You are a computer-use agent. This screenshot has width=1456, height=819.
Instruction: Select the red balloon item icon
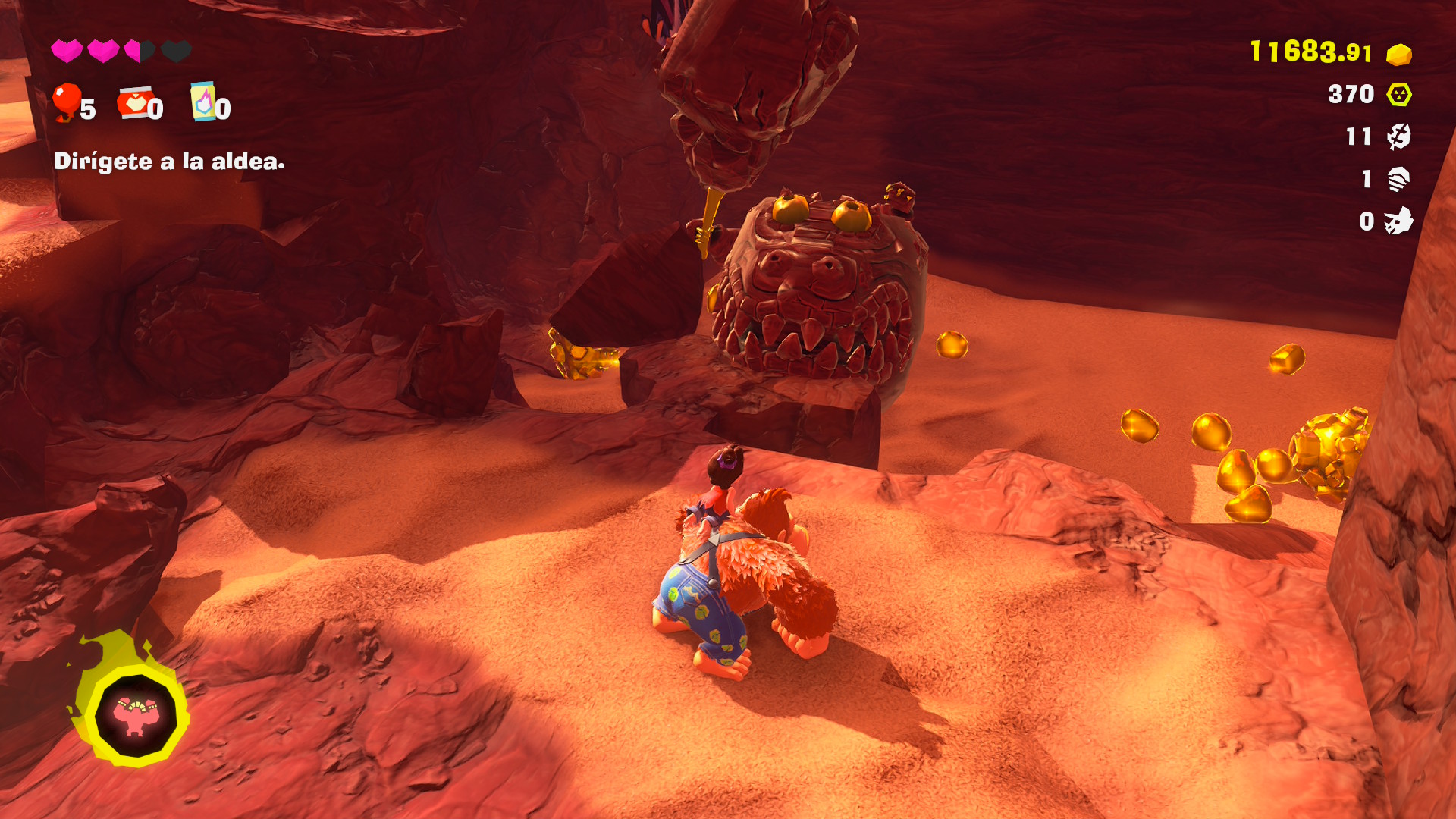tap(67, 102)
